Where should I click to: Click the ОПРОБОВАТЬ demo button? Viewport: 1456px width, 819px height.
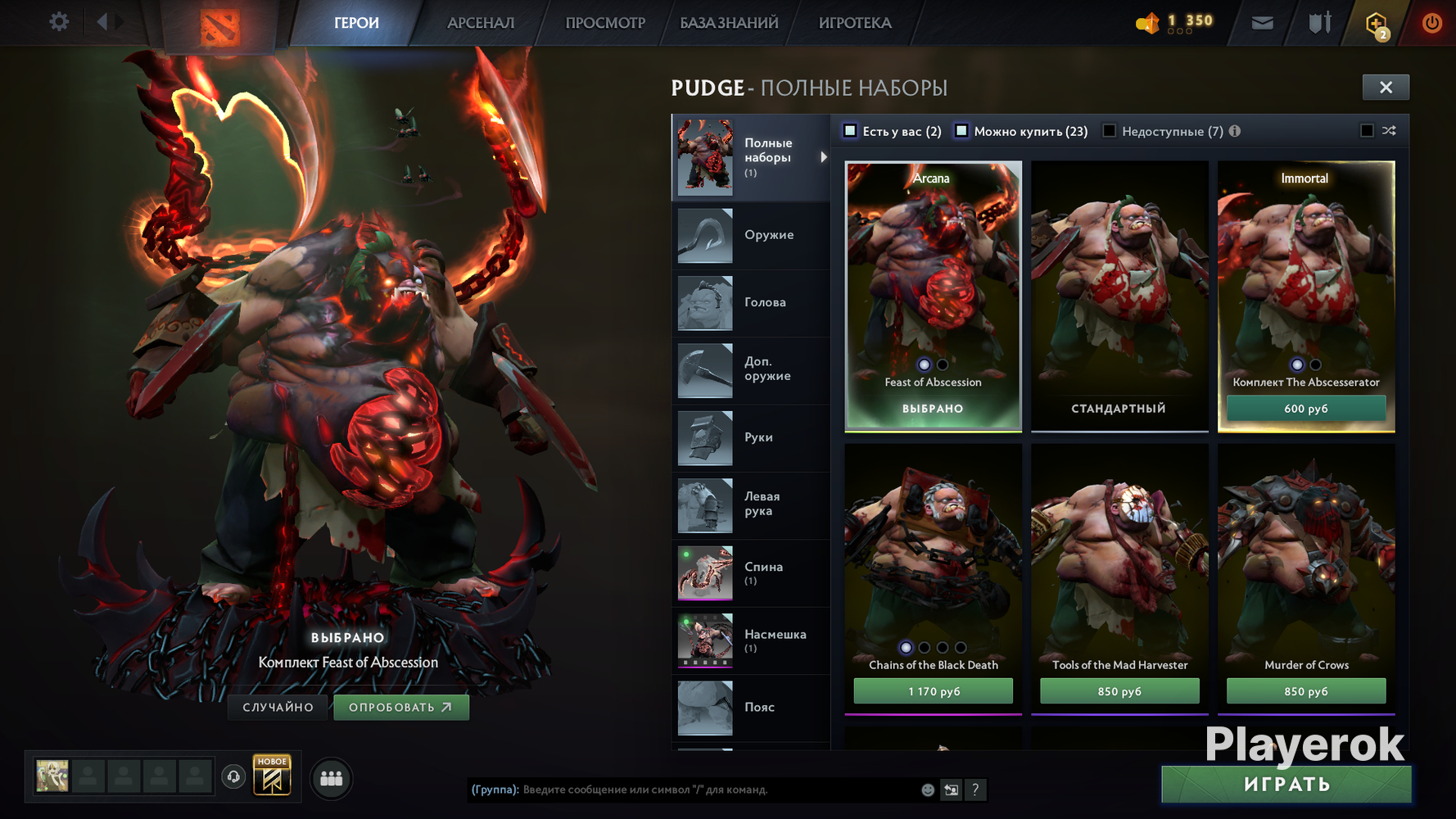click(400, 708)
